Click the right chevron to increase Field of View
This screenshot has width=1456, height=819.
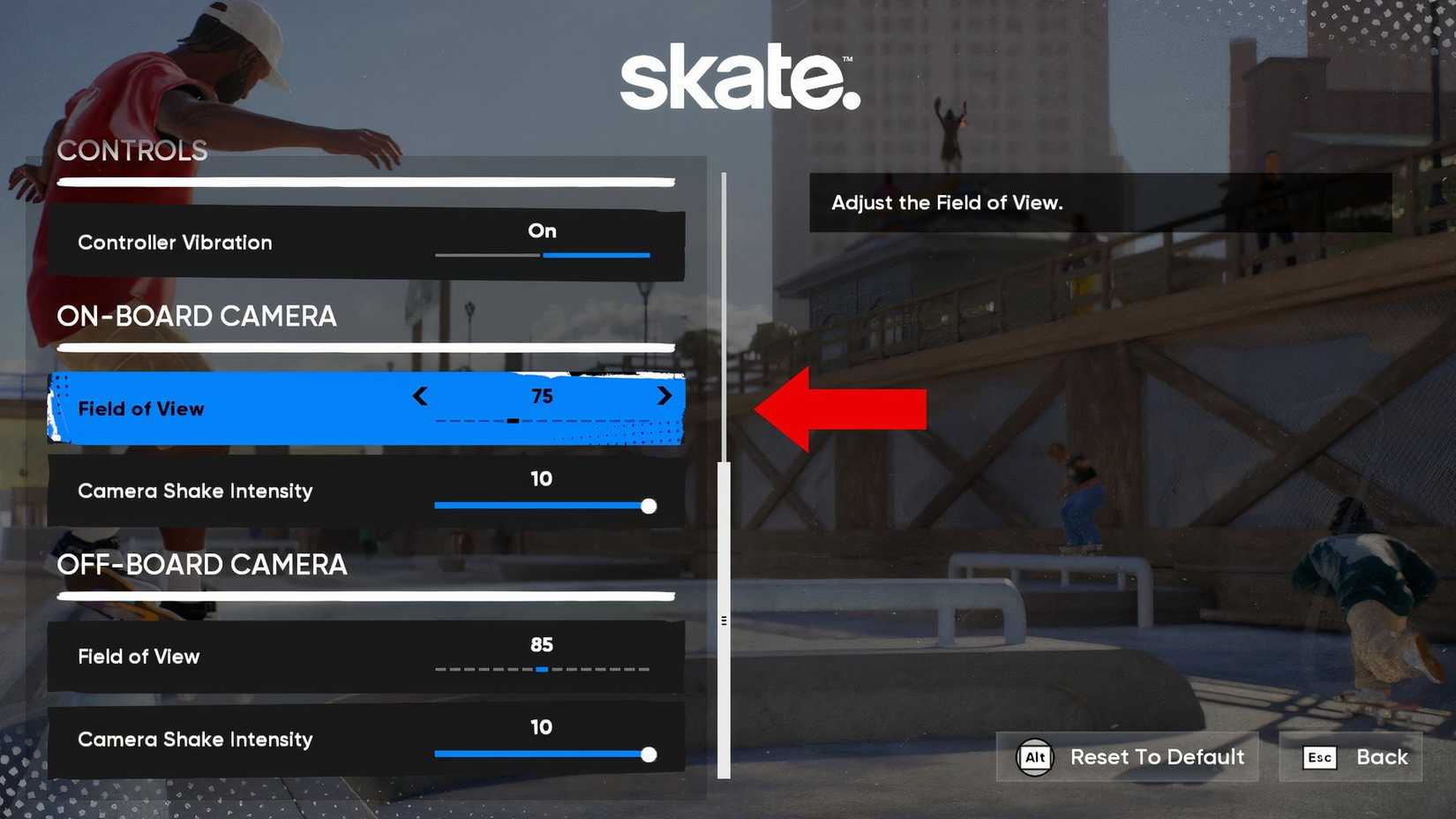[x=665, y=396]
